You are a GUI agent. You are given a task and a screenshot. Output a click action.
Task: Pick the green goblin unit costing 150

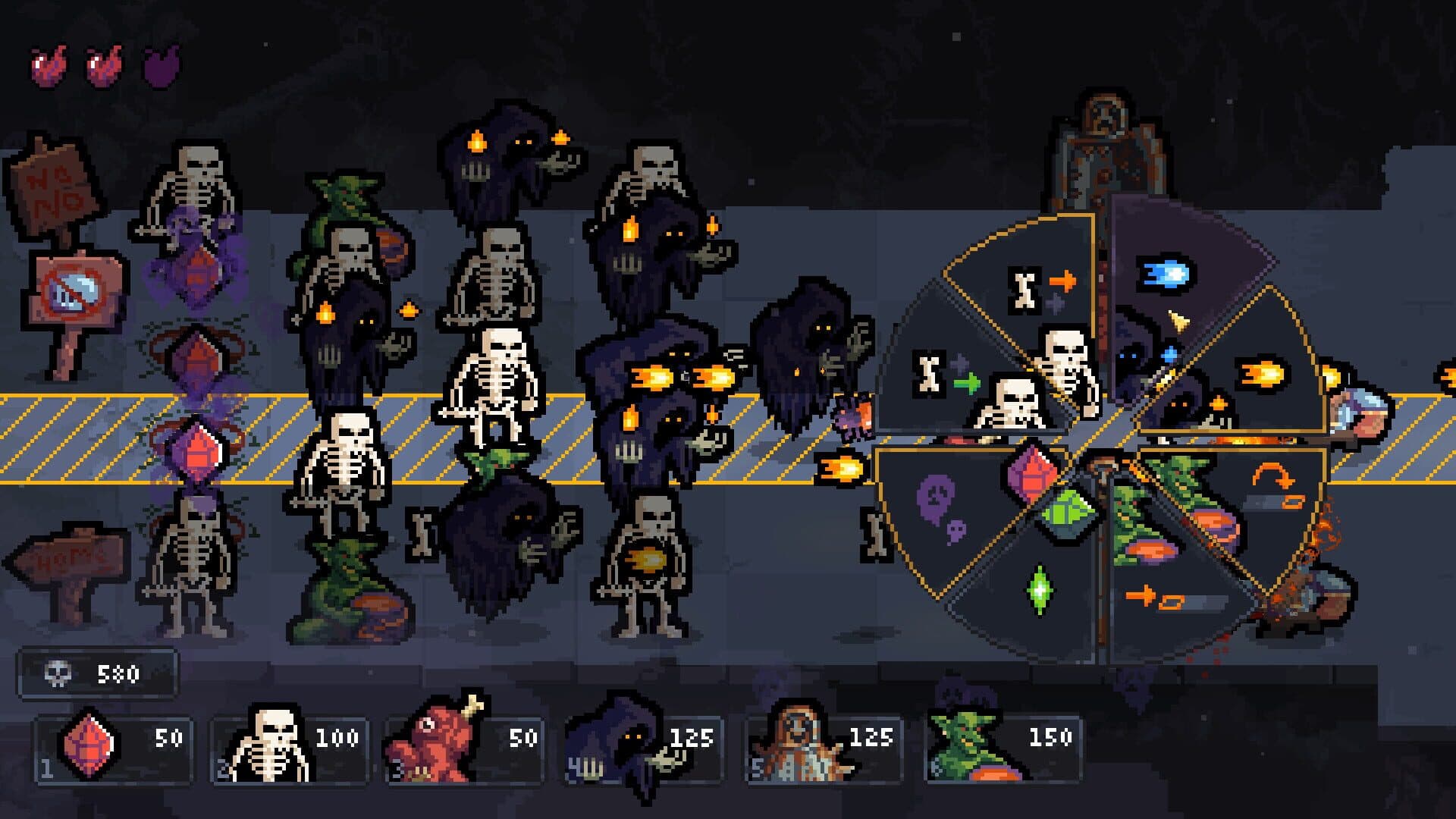[1003, 747]
